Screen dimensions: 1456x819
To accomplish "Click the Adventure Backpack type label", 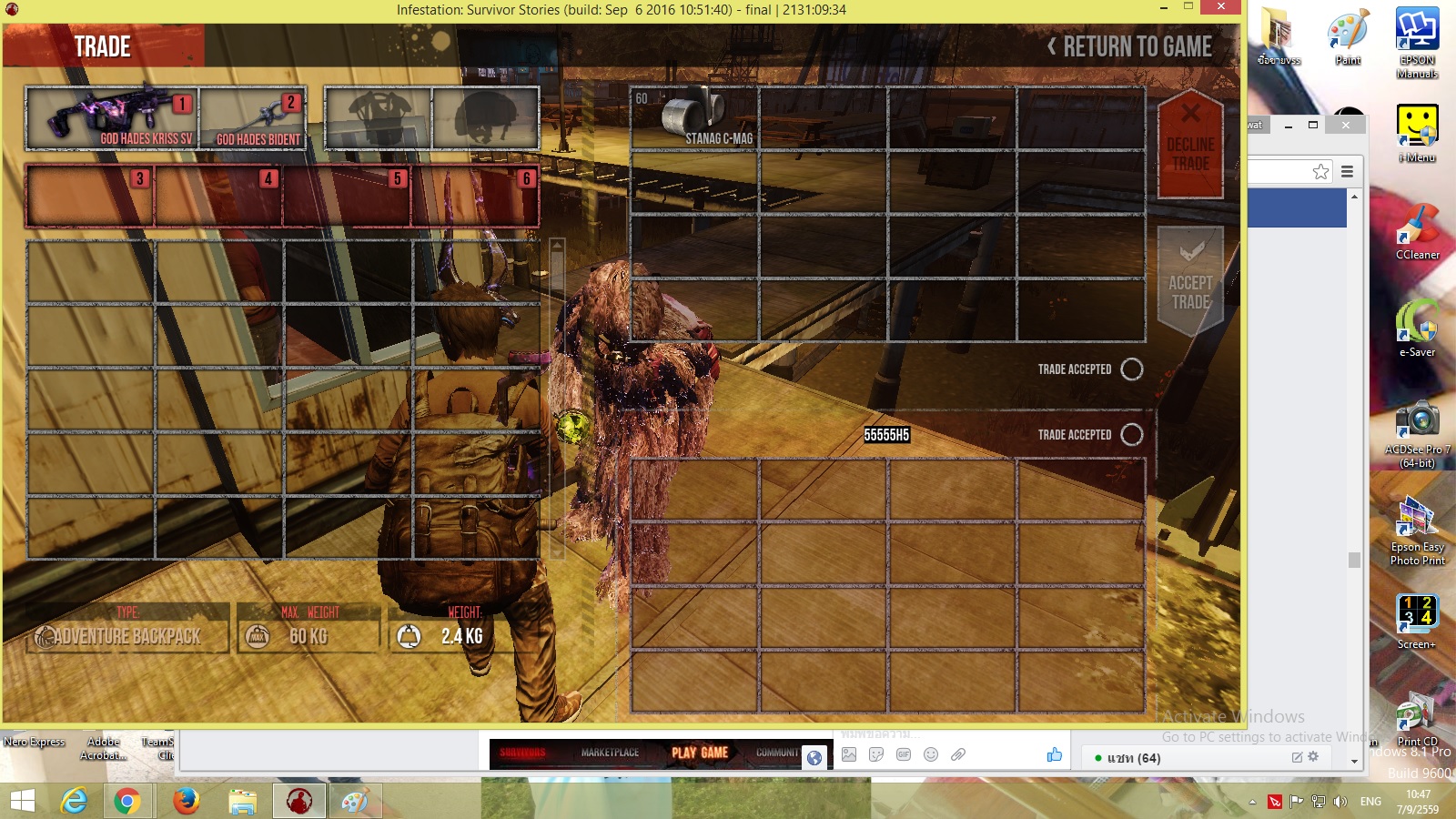I will tap(127, 636).
